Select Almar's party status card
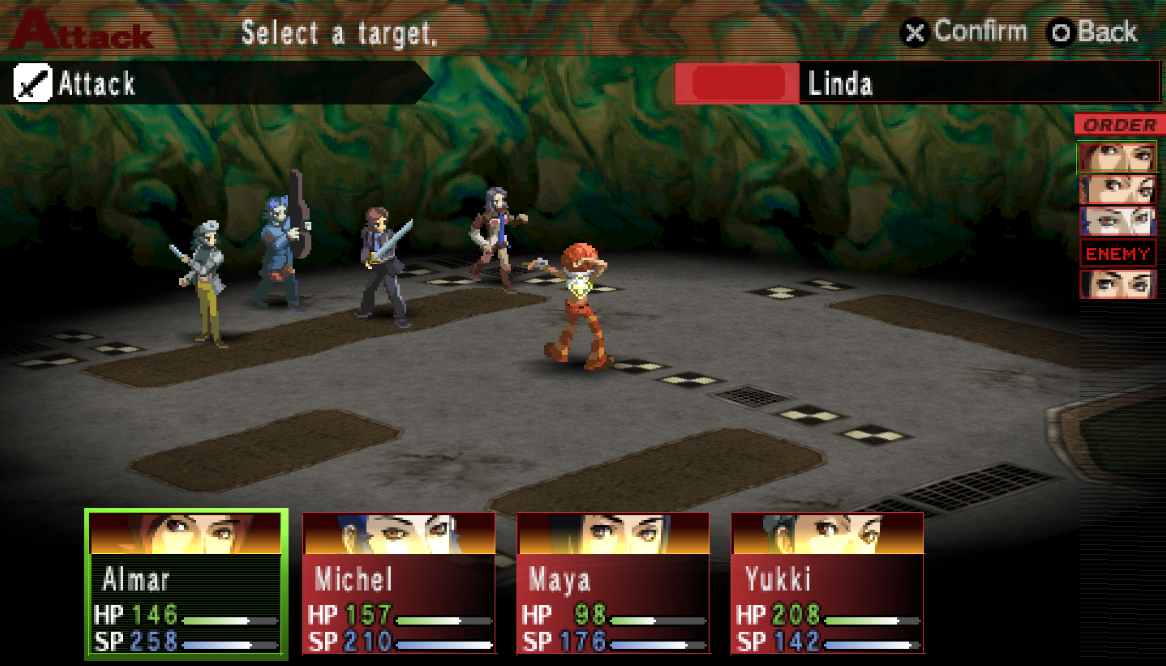This screenshot has width=1166, height=666. pos(186,584)
